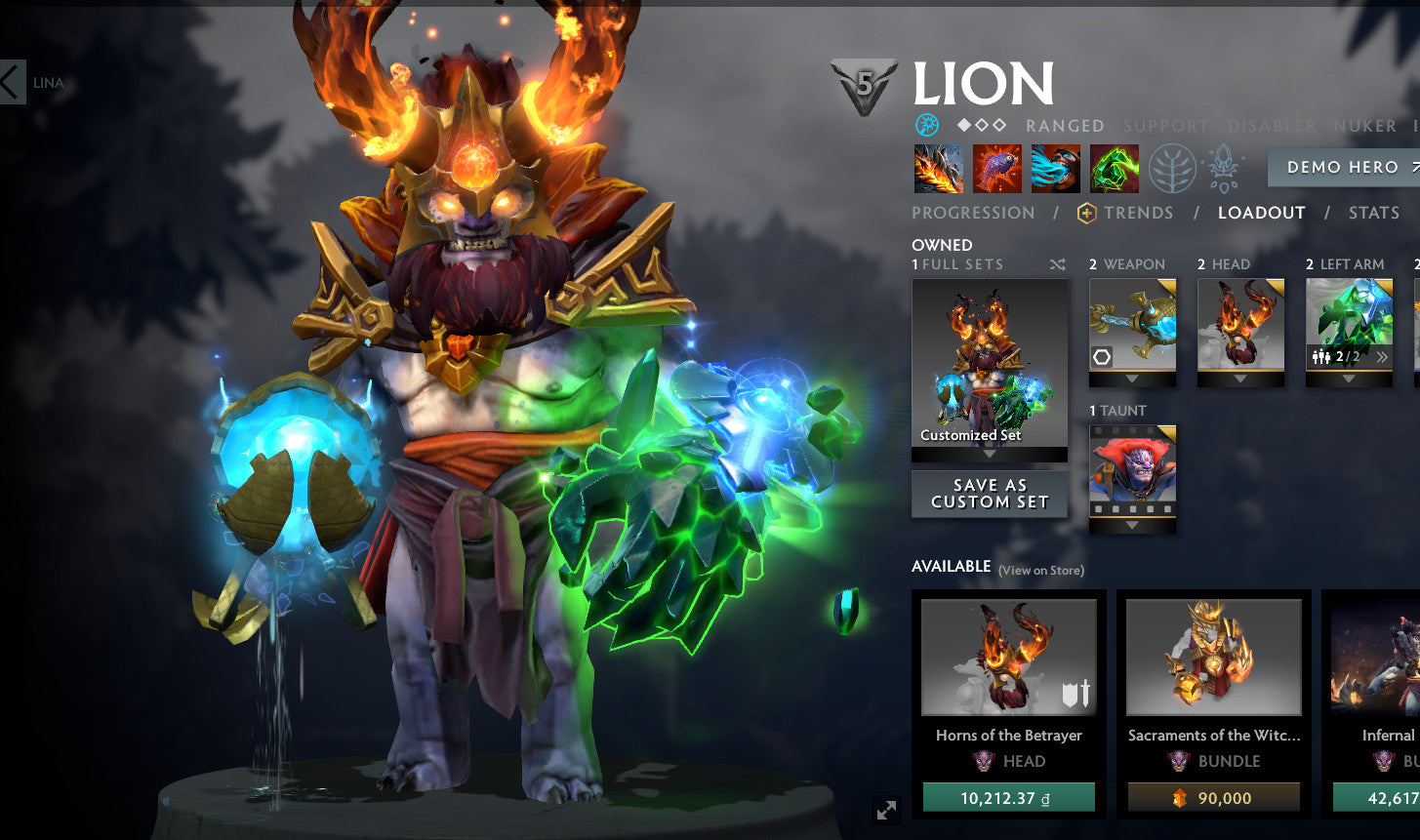This screenshot has width=1420, height=840.
Task: Click the Save as Custom Set button
Action: (x=989, y=492)
